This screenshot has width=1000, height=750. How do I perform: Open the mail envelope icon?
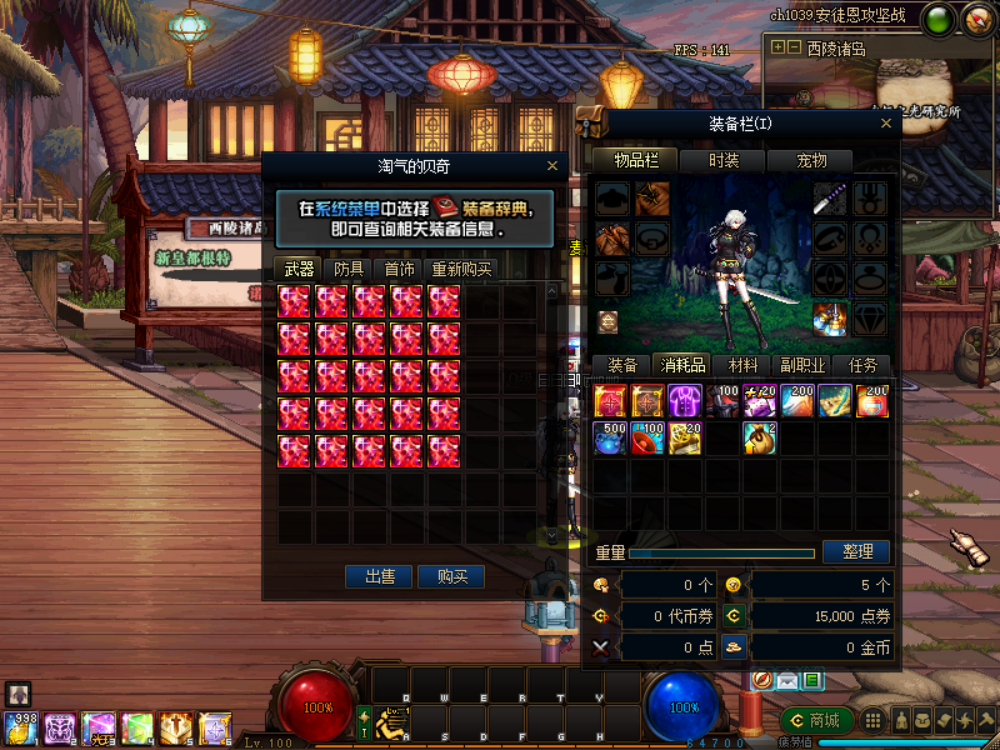(x=787, y=681)
